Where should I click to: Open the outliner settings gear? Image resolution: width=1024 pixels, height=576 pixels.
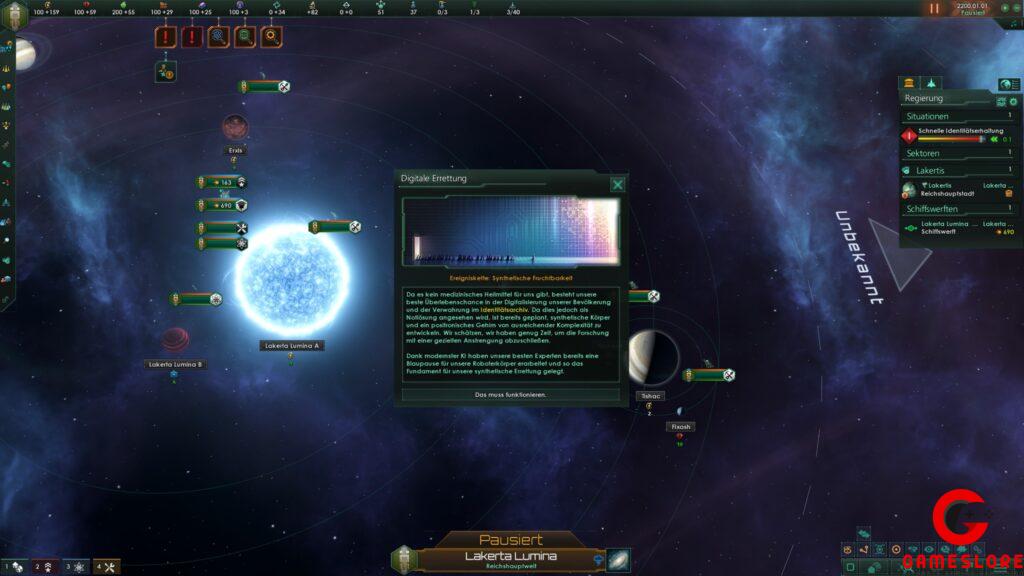click(1013, 102)
